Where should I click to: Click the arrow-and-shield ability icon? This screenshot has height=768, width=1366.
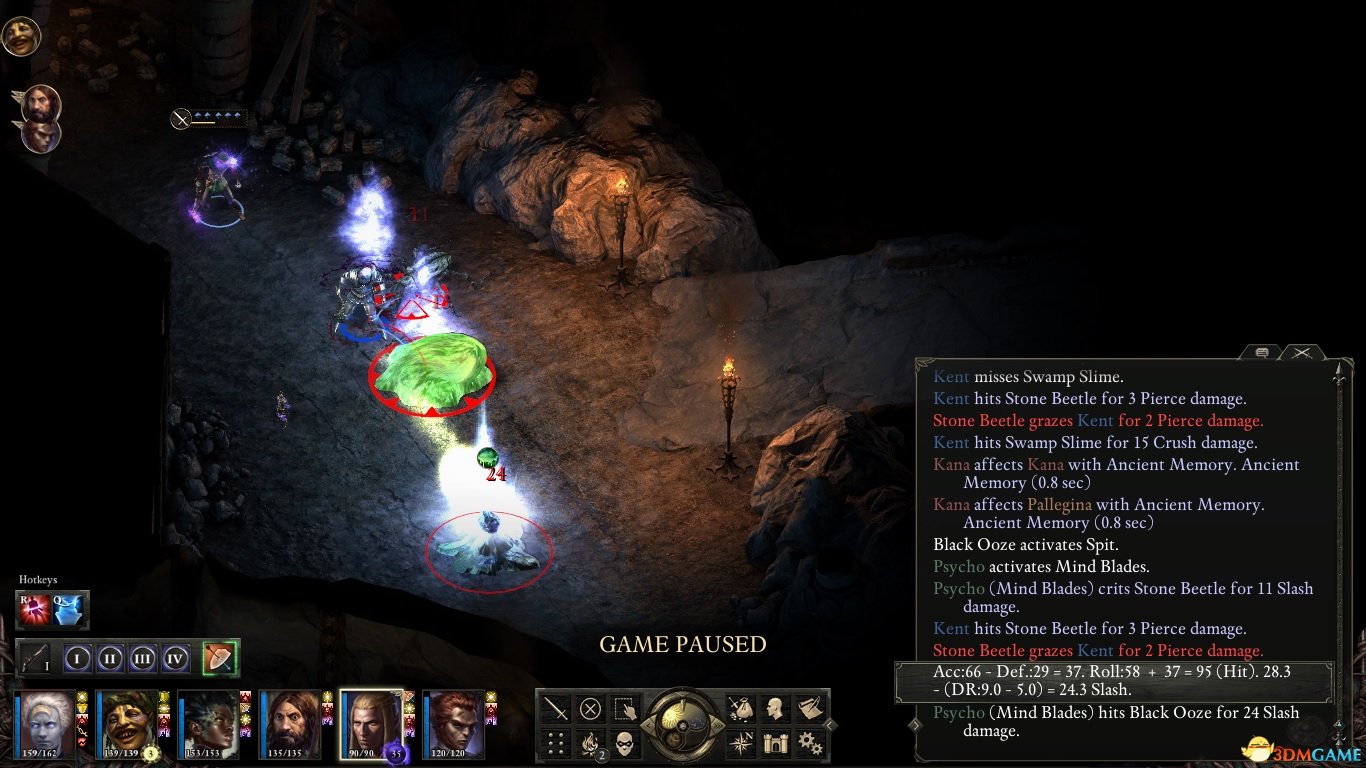point(219,658)
